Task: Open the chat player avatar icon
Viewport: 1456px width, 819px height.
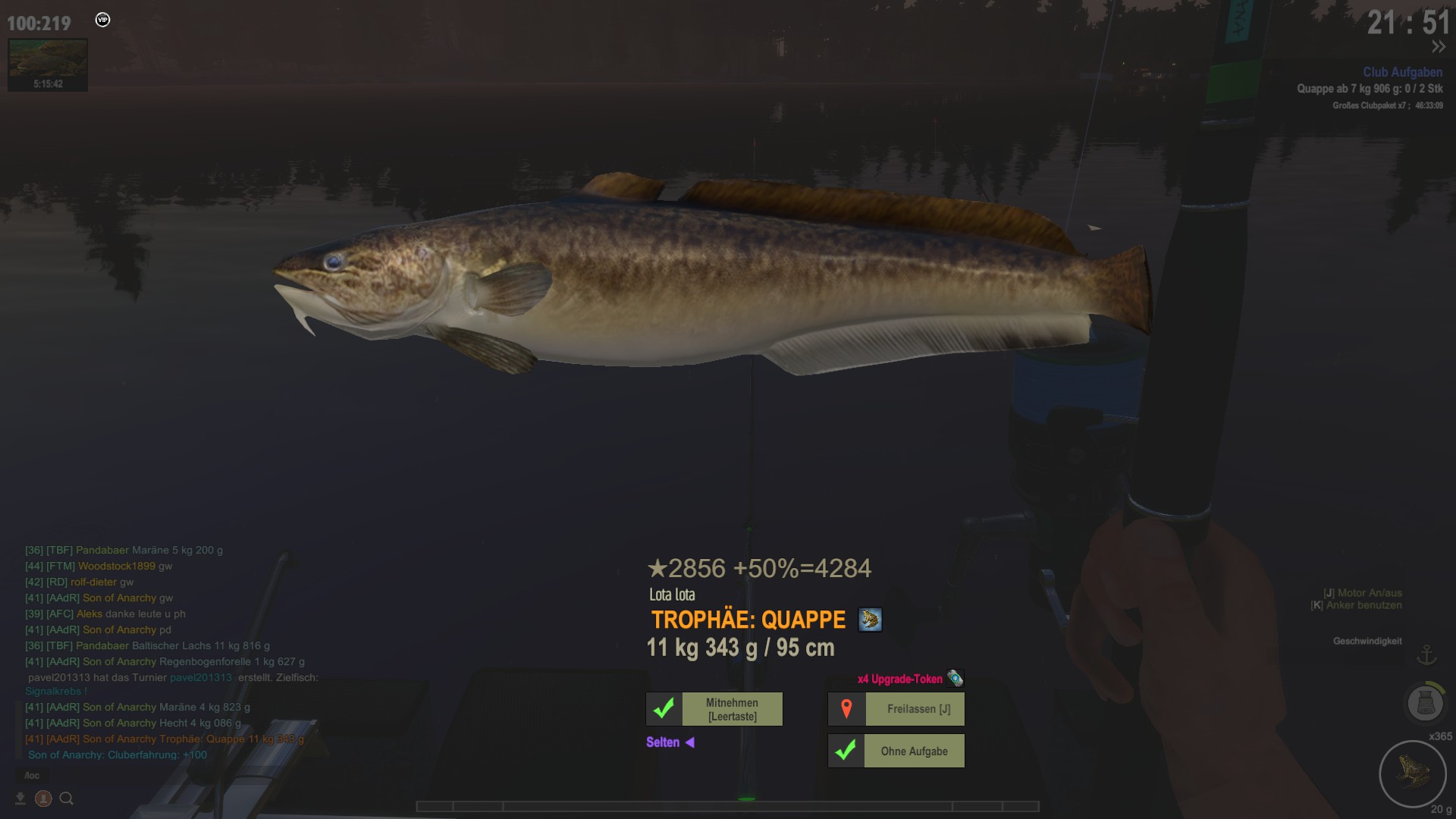Action: tap(43, 798)
